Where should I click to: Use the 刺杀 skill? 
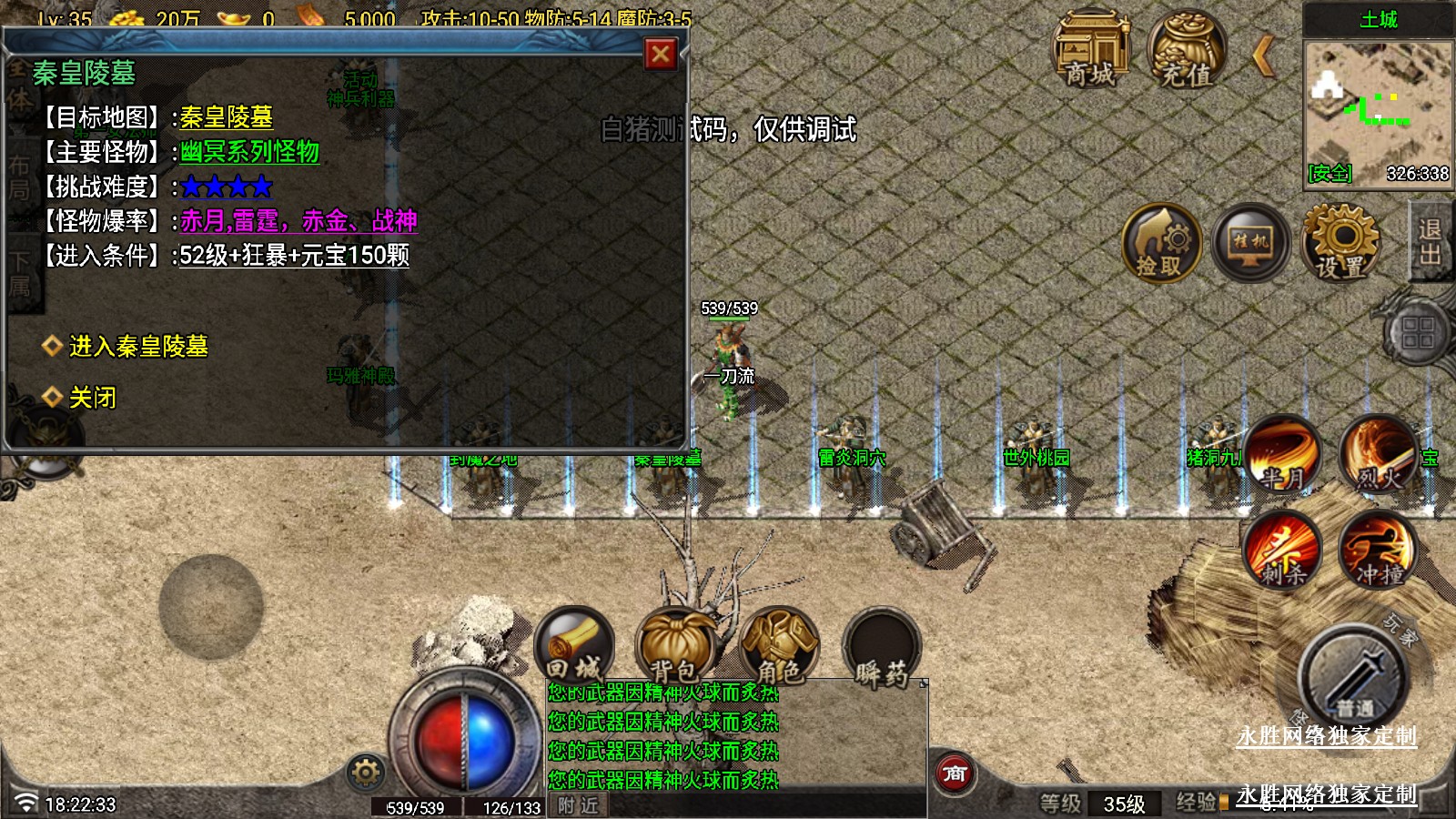coord(1282,549)
